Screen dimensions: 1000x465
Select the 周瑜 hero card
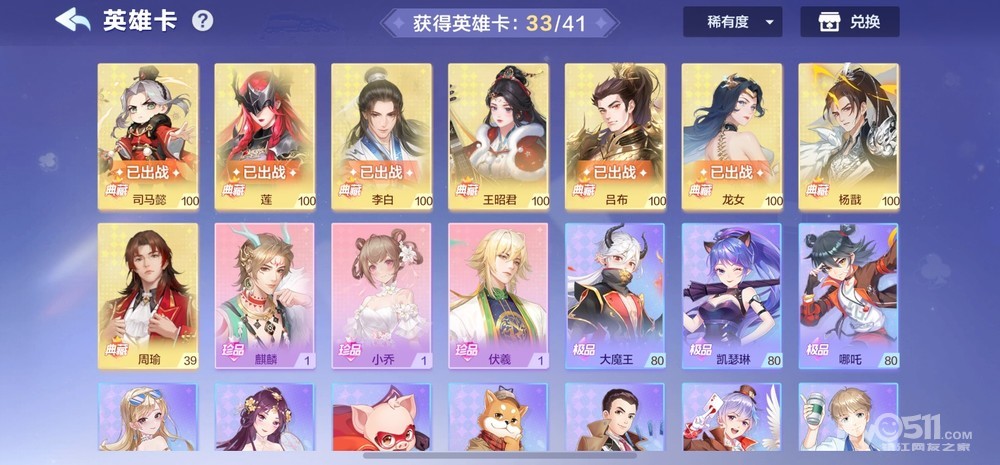tap(148, 296)
